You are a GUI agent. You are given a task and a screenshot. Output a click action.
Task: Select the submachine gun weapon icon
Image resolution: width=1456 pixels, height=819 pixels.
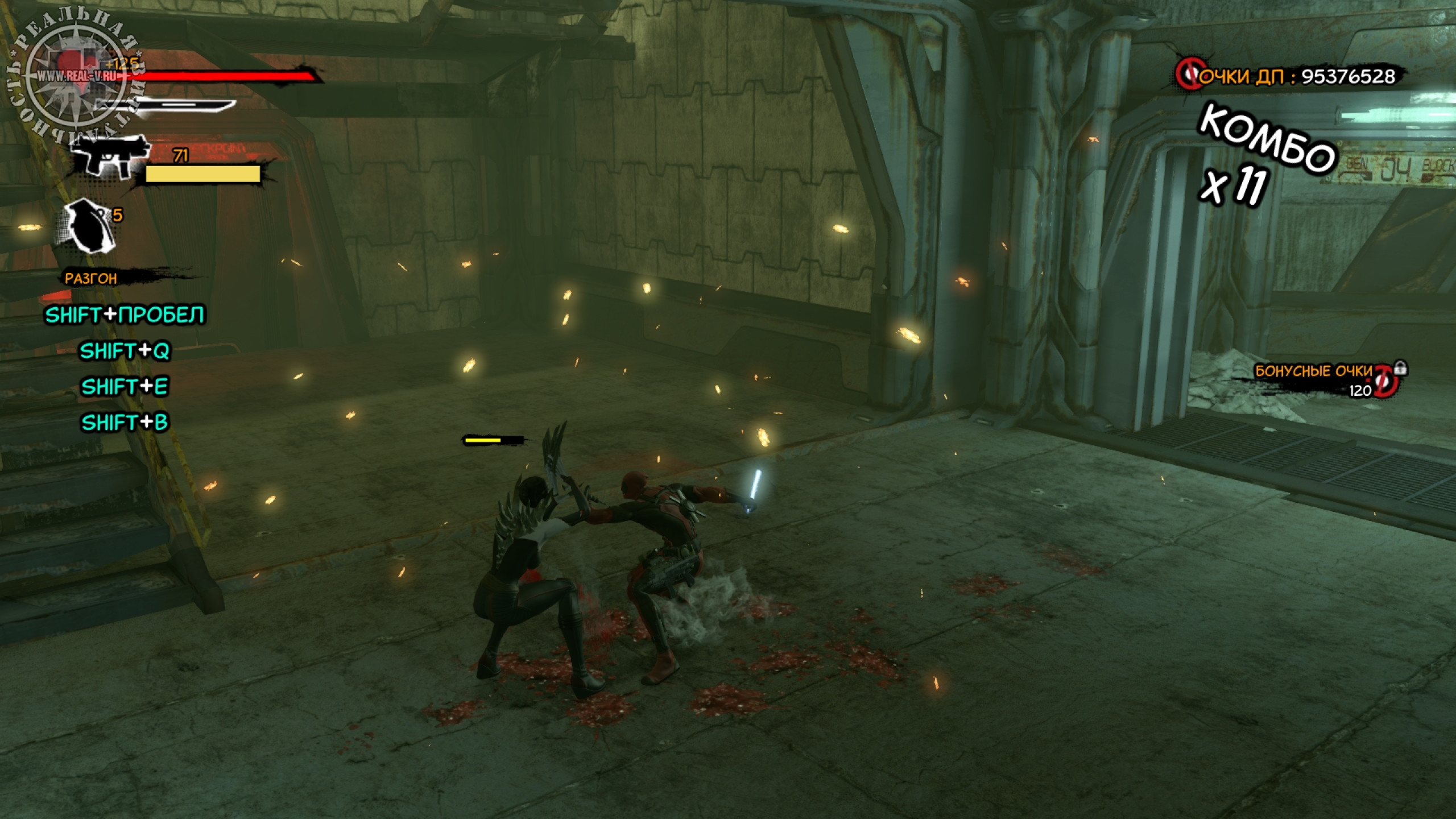coord(110,156)
